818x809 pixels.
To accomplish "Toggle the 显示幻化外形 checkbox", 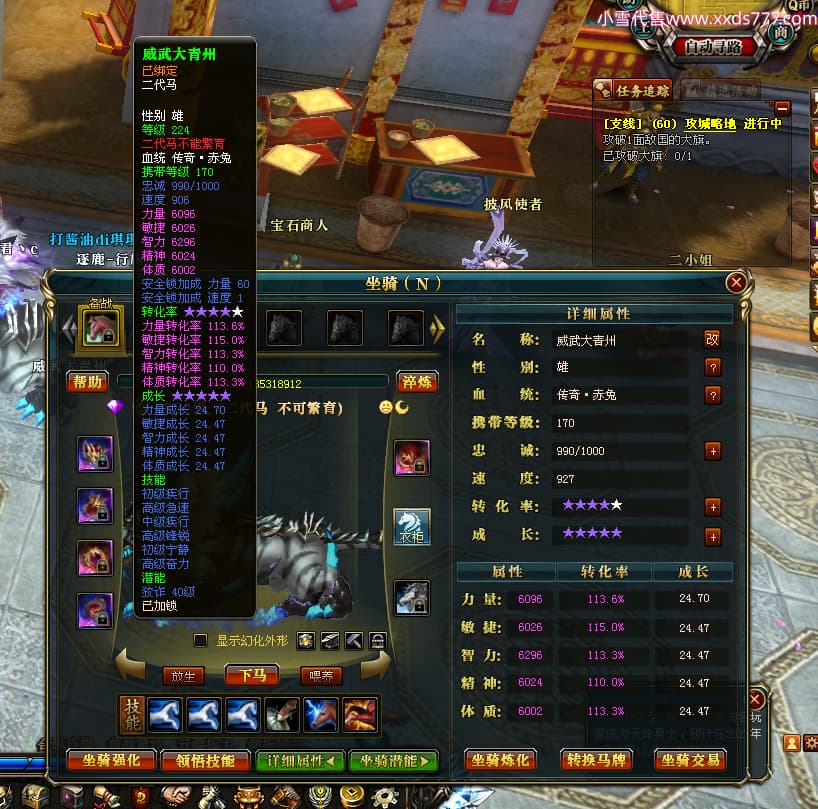I will 200,640.
